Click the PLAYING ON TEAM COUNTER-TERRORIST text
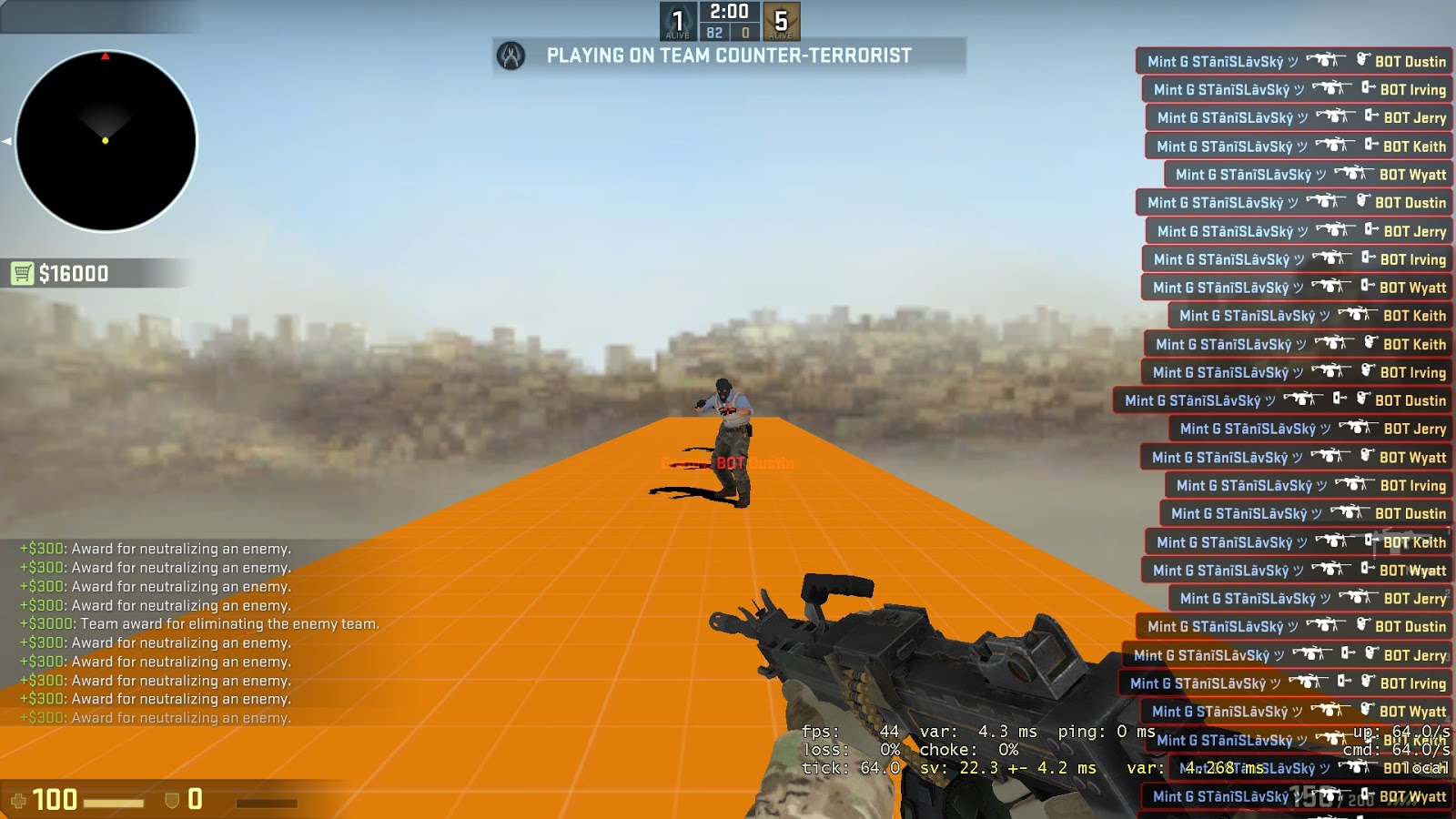The image size is (1456, 819). click(728, 56)
